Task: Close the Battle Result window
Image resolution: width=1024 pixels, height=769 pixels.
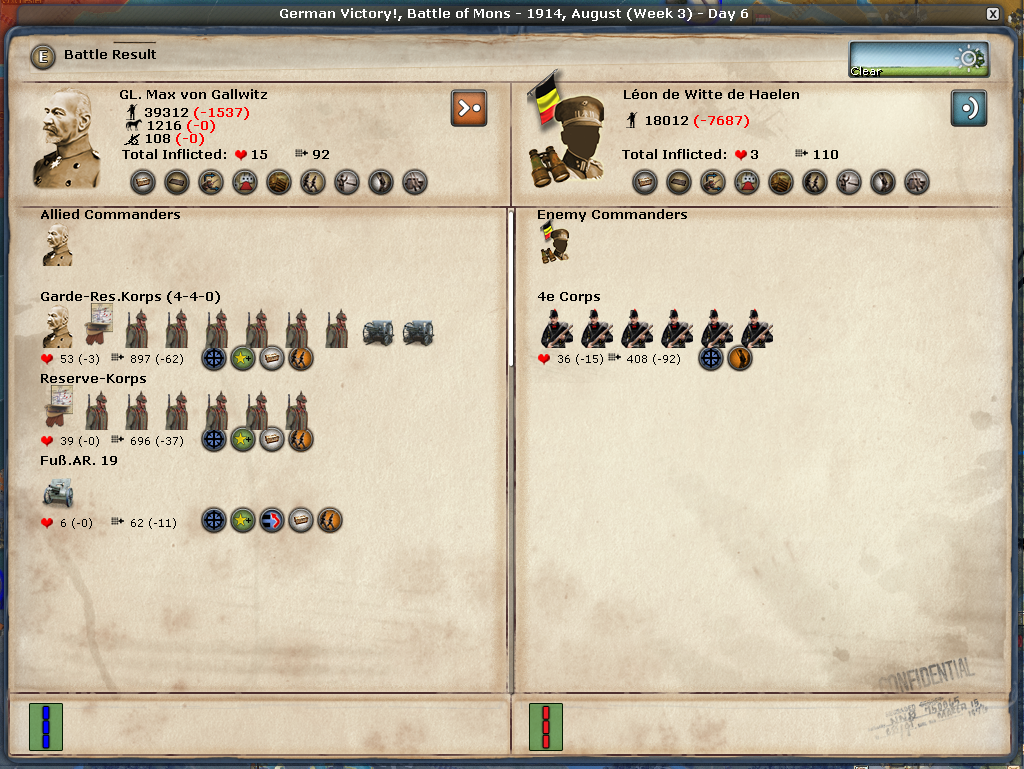Action: click(992, 14)
